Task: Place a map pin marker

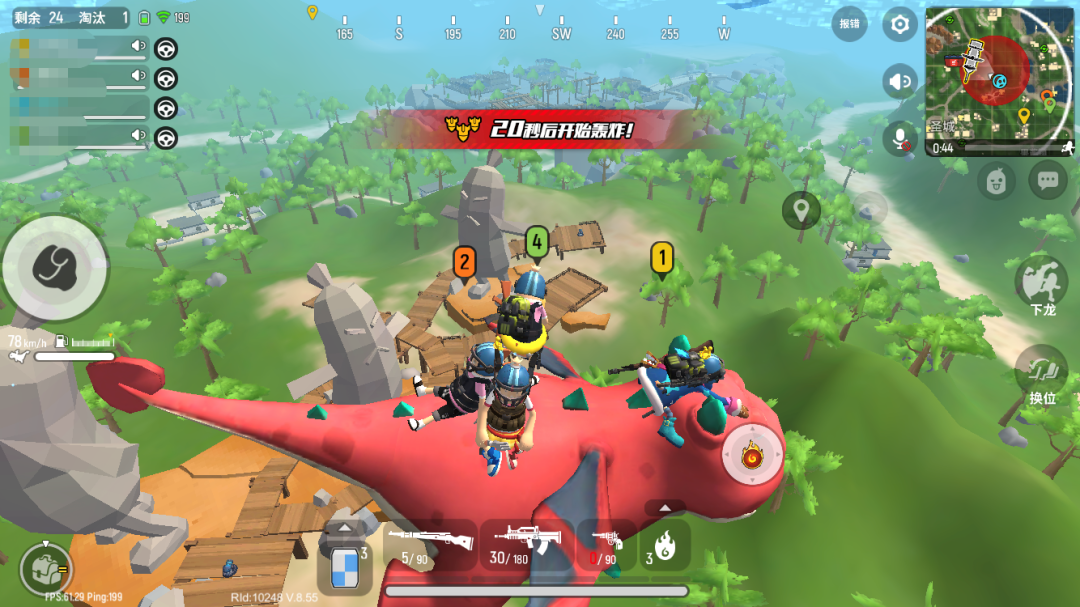Action: tap(801, 210)
